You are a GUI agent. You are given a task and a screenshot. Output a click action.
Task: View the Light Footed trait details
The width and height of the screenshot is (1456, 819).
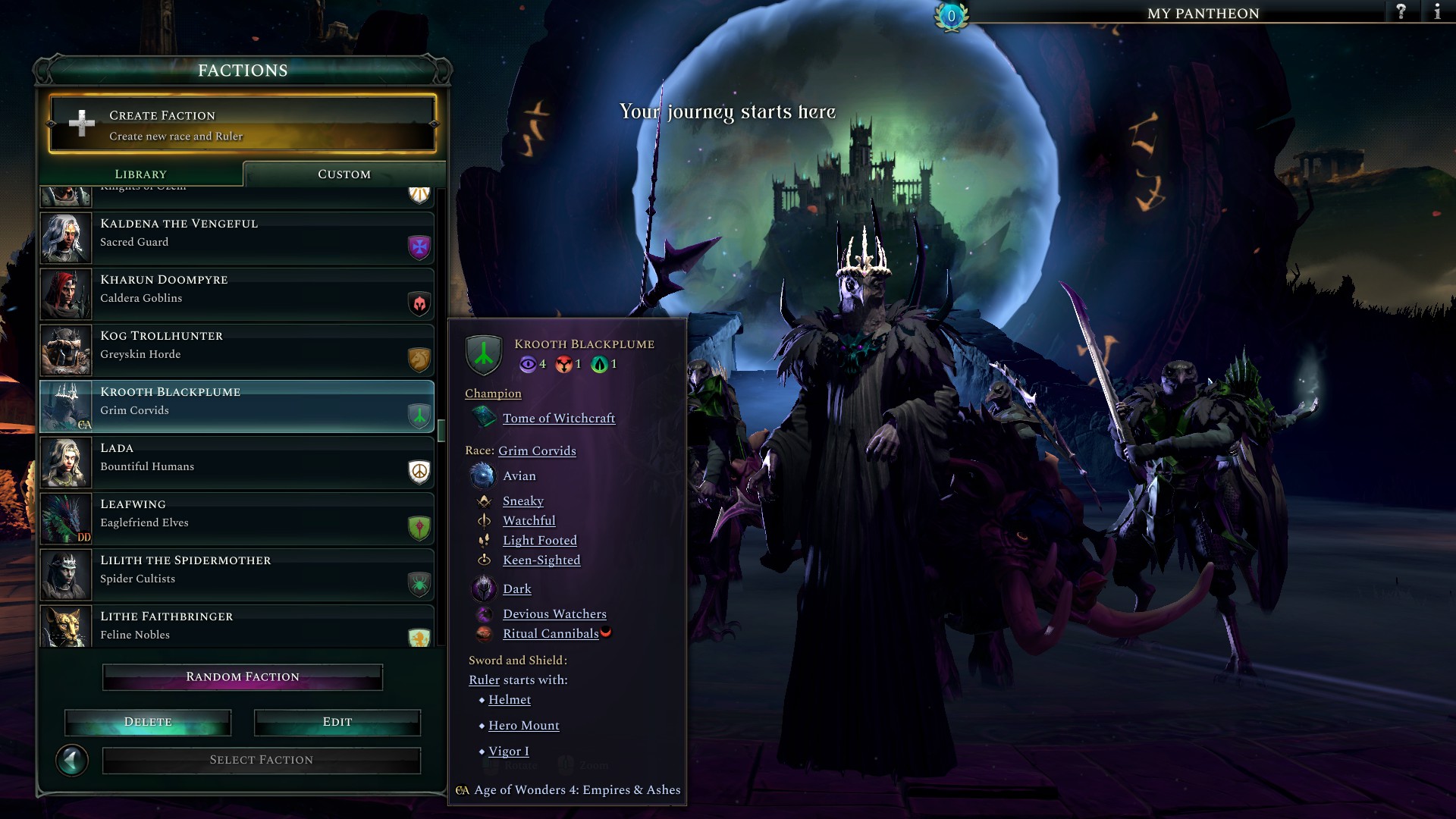(x=539, y=540)
